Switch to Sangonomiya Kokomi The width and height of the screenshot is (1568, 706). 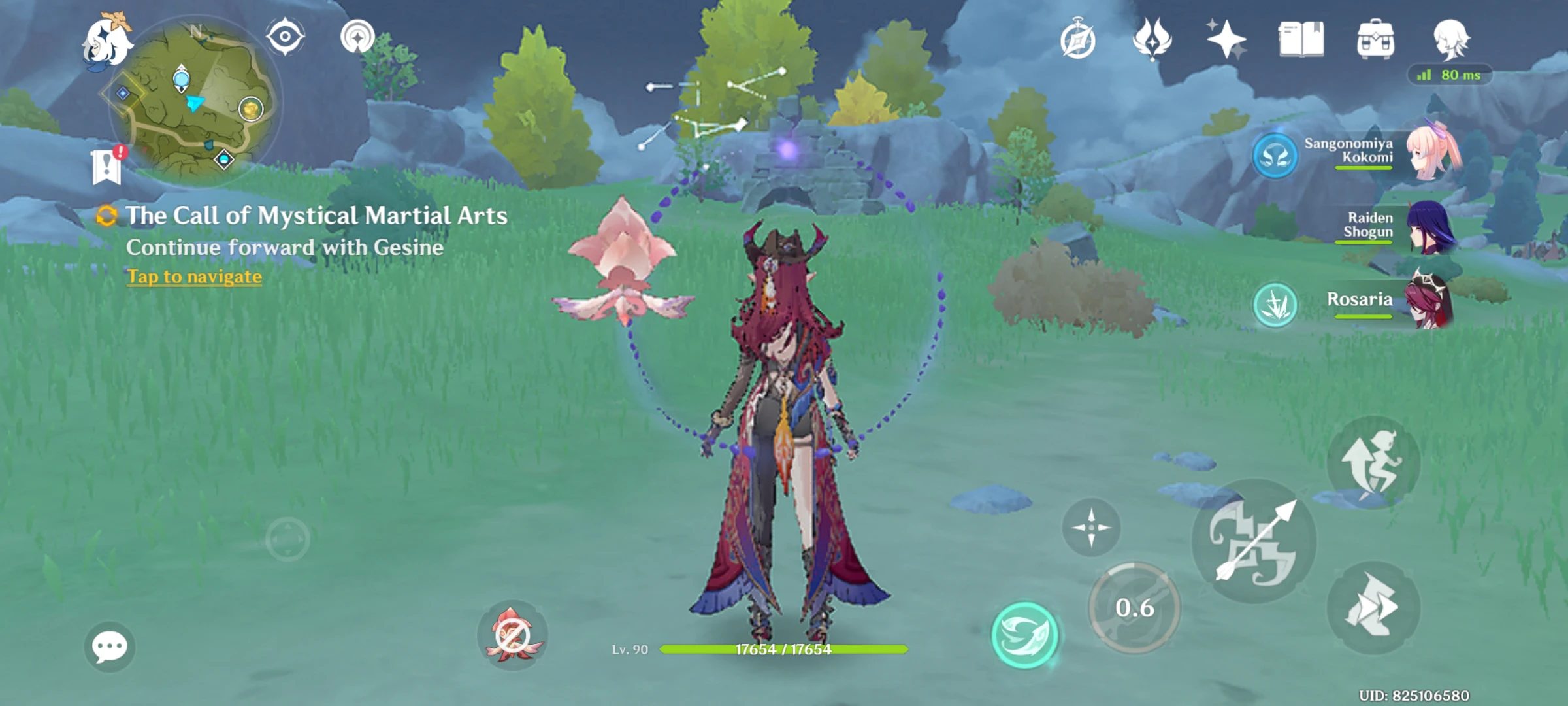[x=1431, y=154]
